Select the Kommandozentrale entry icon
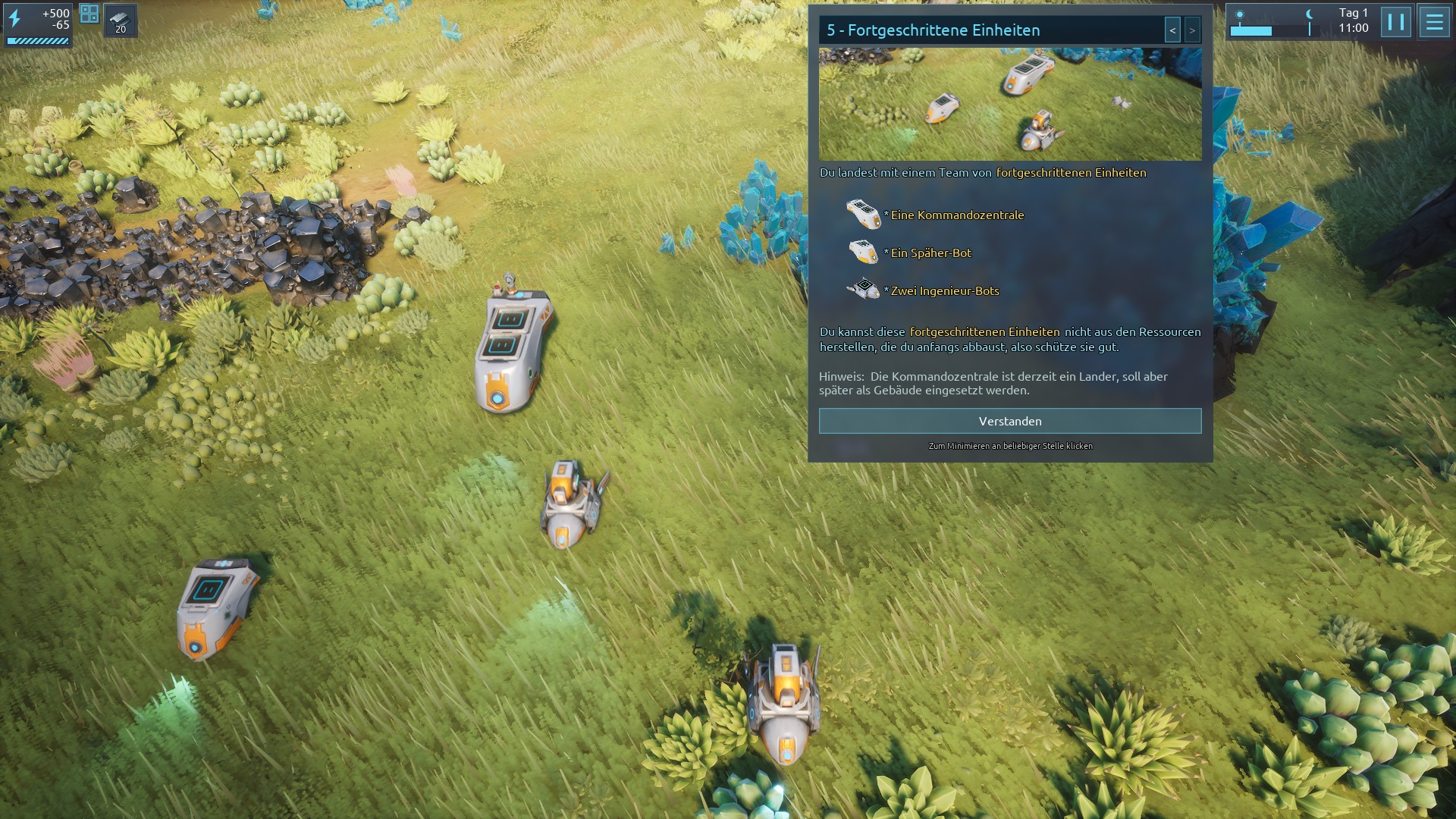1456x819 pixels. pyautogui.click(x=863, y=215)
